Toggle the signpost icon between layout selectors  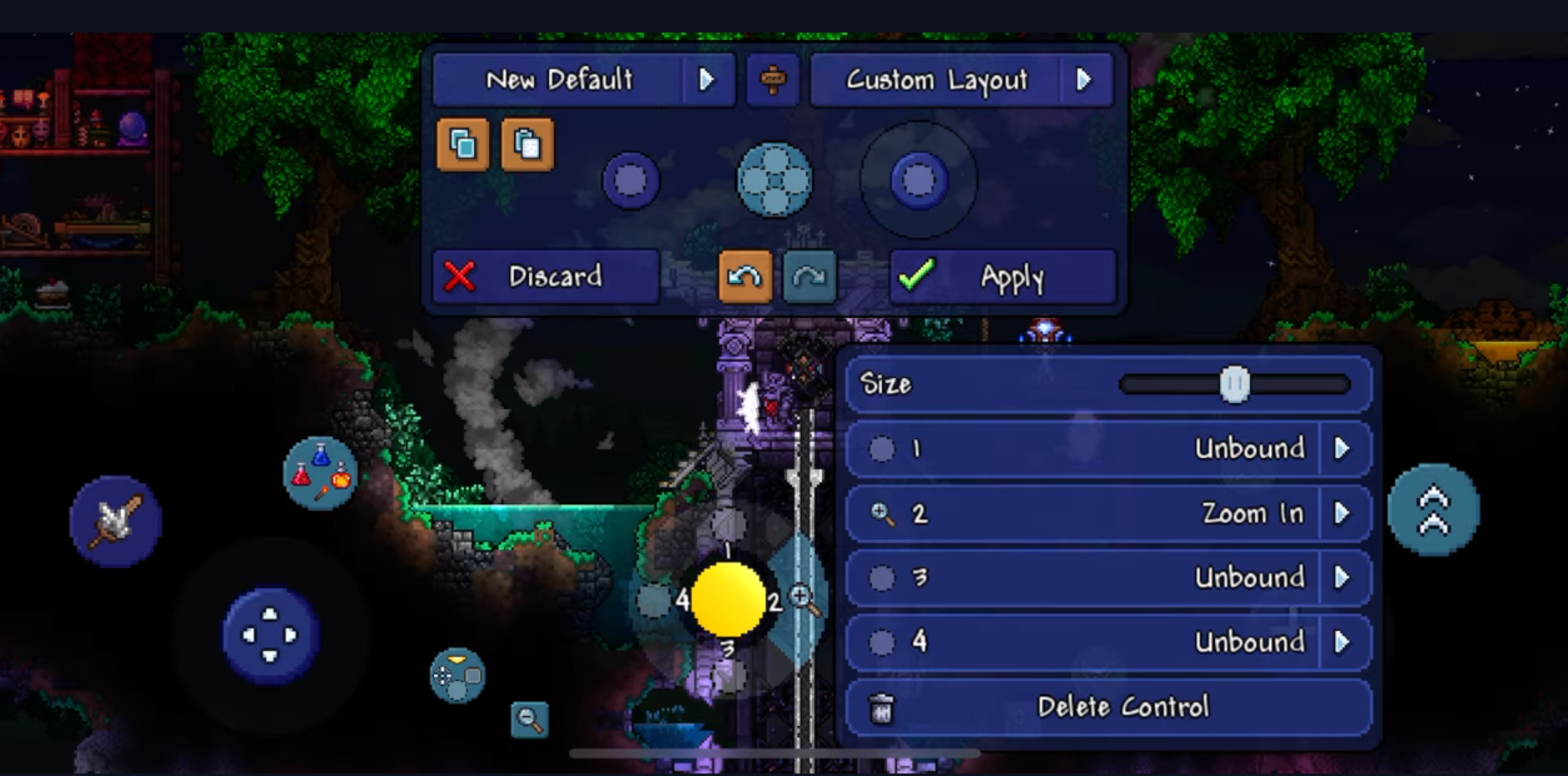click(x=773, y=80)
